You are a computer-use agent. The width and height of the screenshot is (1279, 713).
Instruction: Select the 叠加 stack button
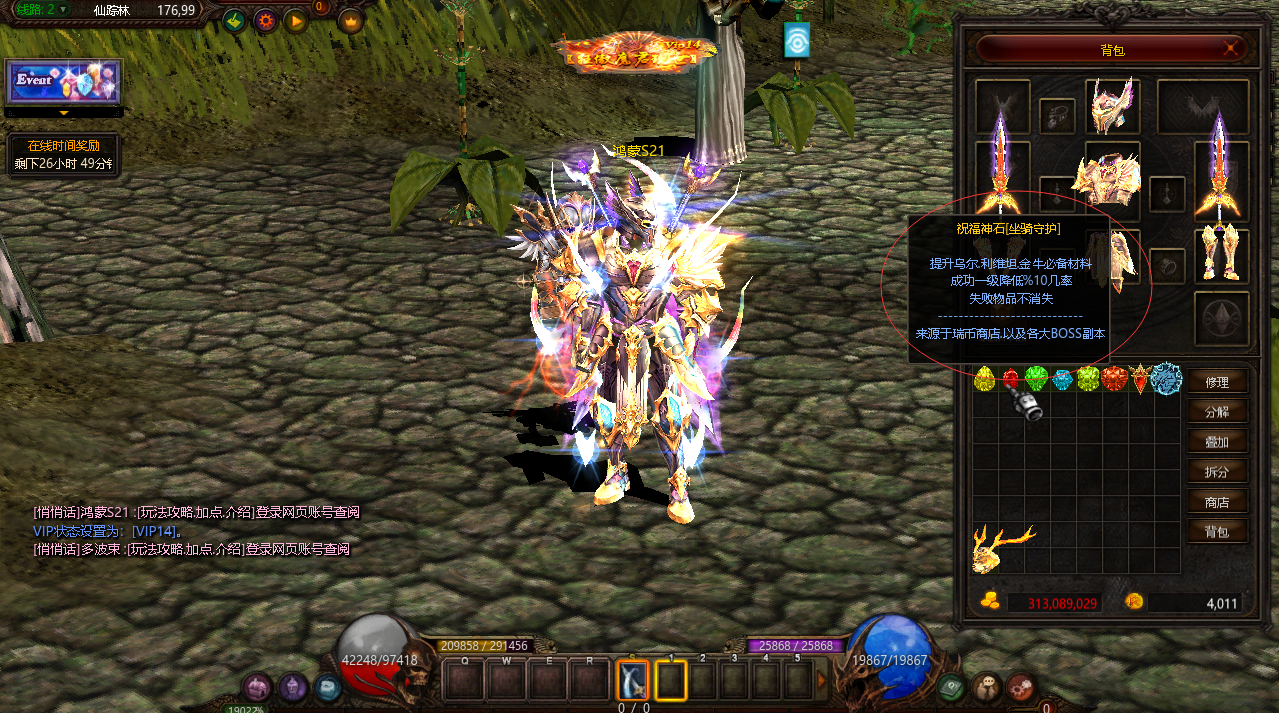[x=1217, y=441]
